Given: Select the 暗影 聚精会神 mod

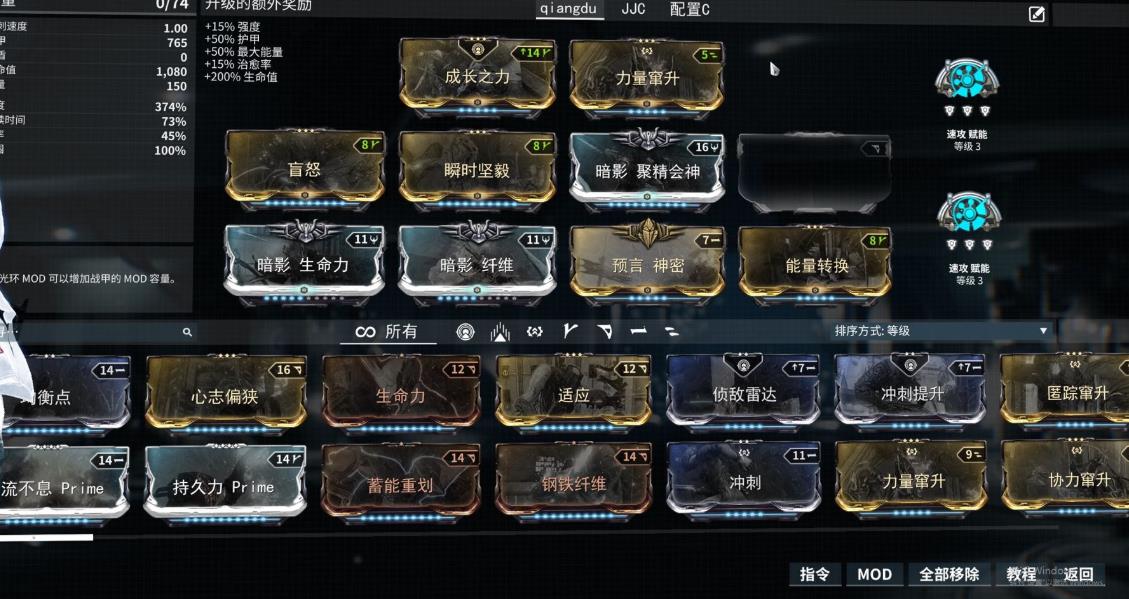Looking at the screenshot, I should [x=647, y=168].
